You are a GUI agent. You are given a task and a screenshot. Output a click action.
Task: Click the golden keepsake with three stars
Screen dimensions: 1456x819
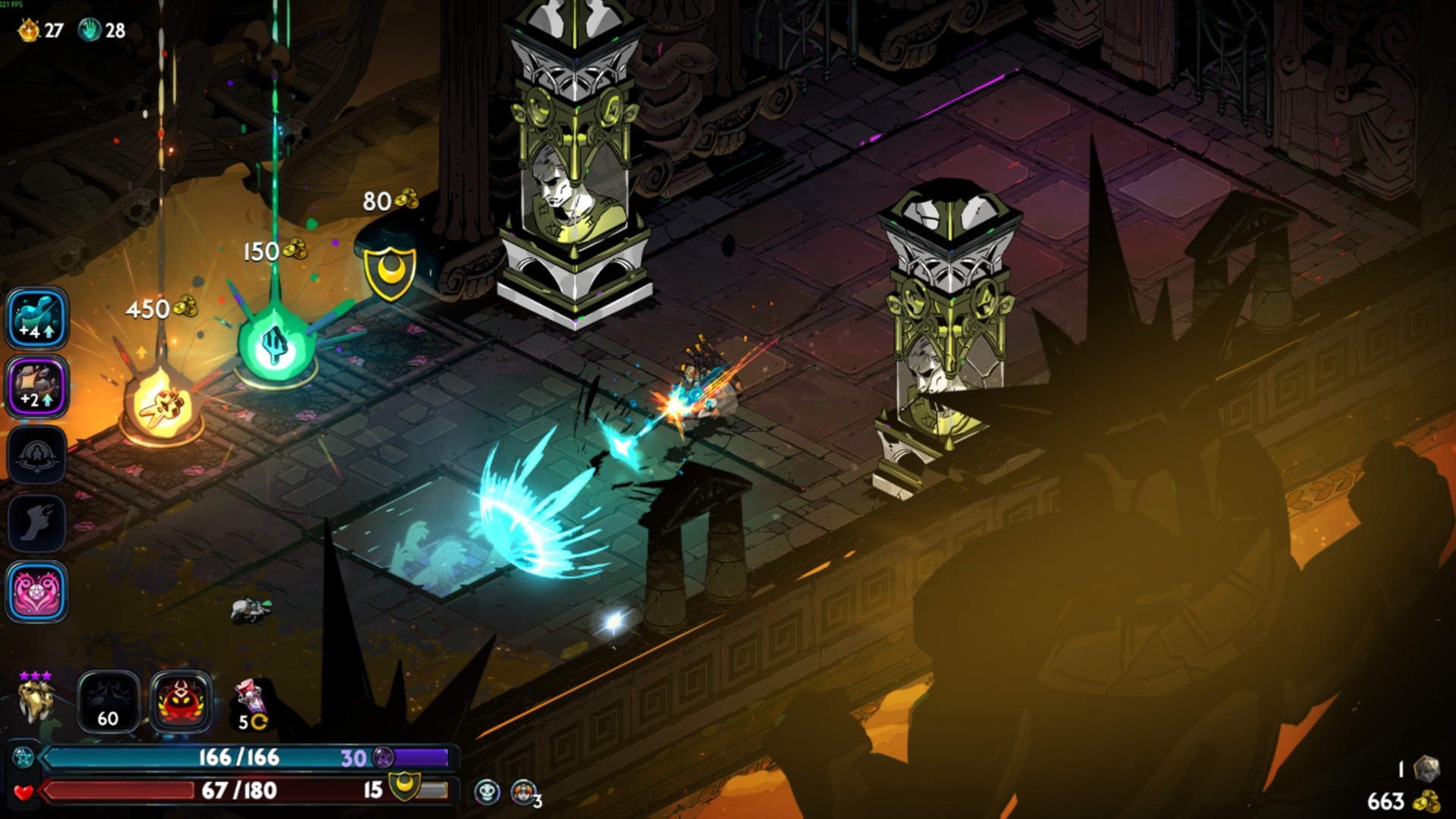(36, 701)
